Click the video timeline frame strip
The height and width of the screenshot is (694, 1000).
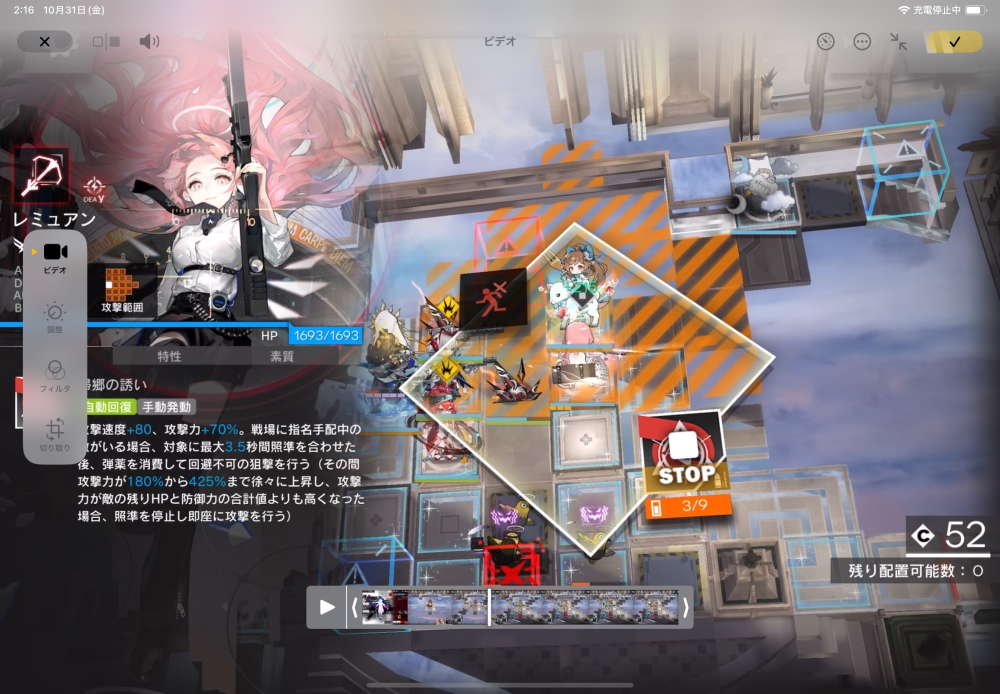(520, 607)
